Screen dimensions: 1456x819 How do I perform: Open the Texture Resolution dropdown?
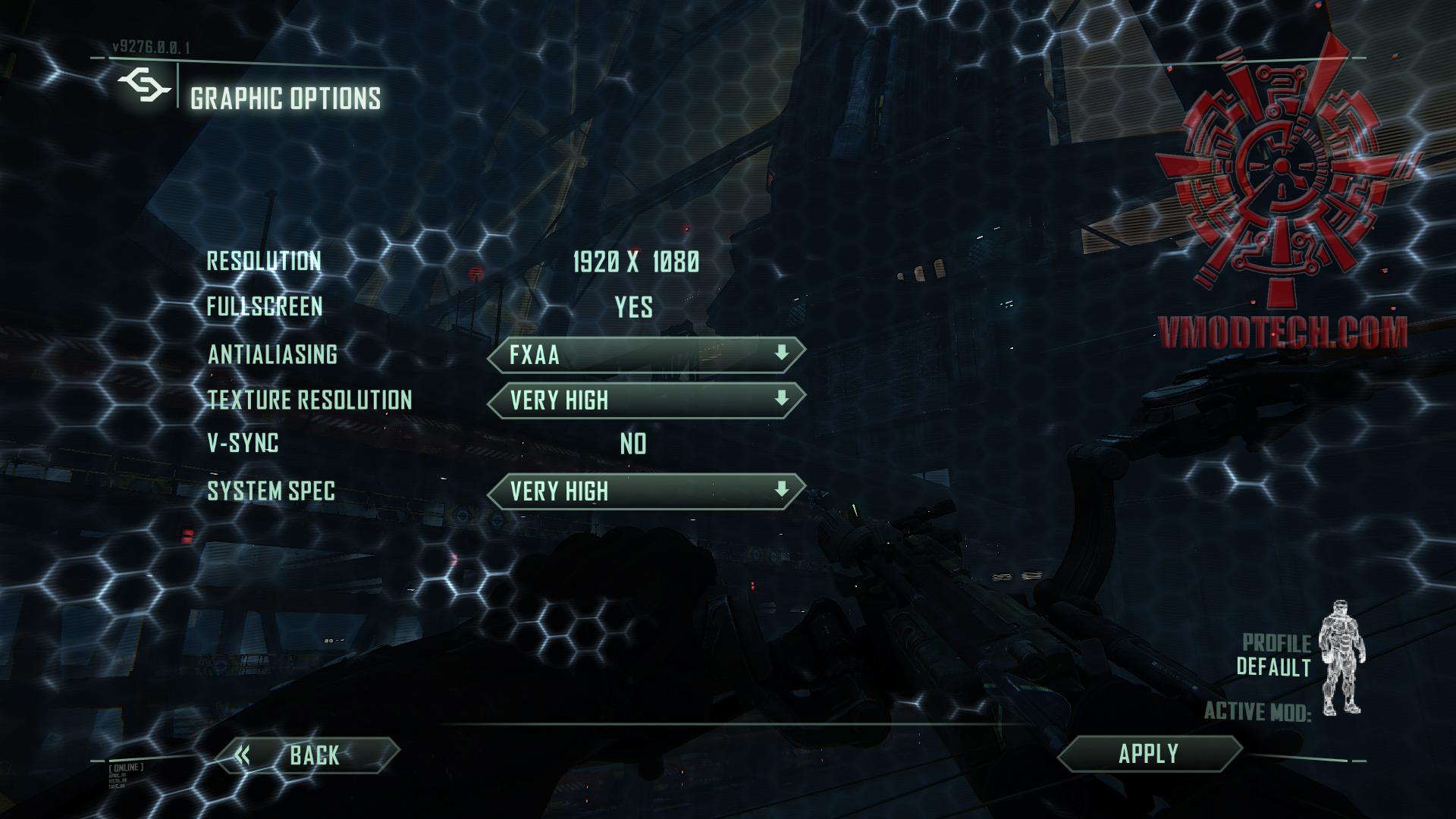pos(645,400)
